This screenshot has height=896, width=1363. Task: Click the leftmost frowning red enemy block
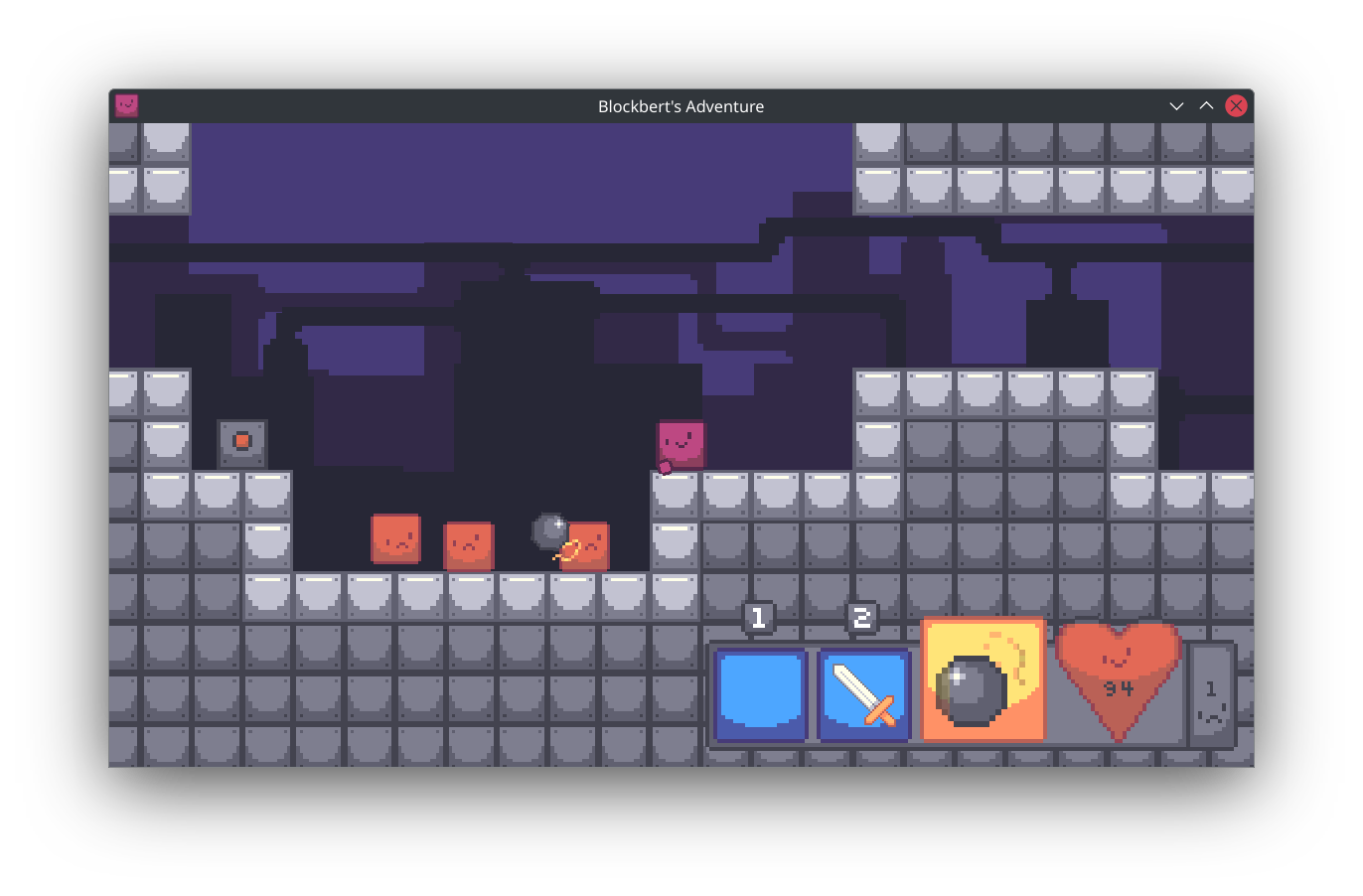click(395, 541)
